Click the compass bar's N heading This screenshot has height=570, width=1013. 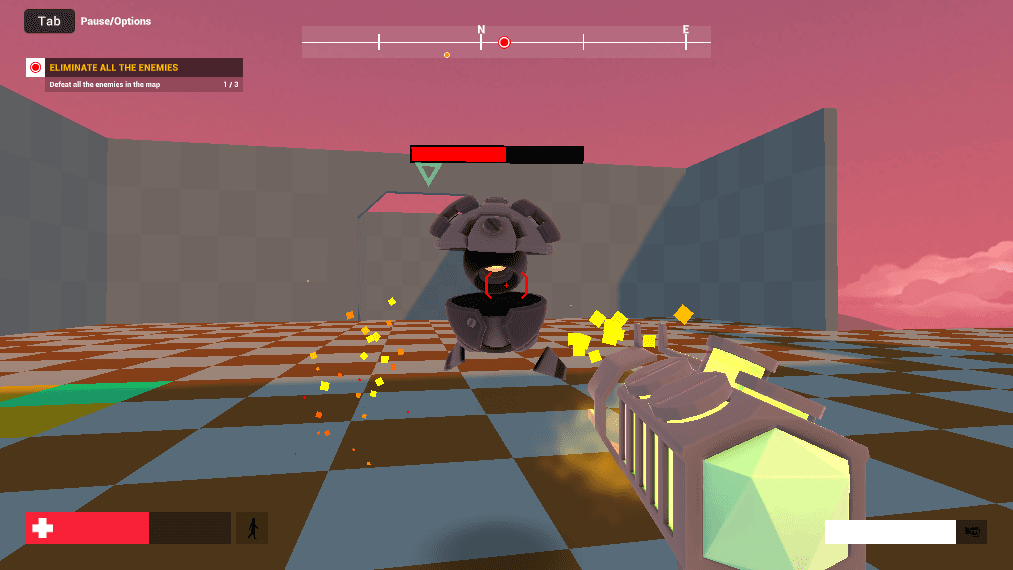[481, 30]
